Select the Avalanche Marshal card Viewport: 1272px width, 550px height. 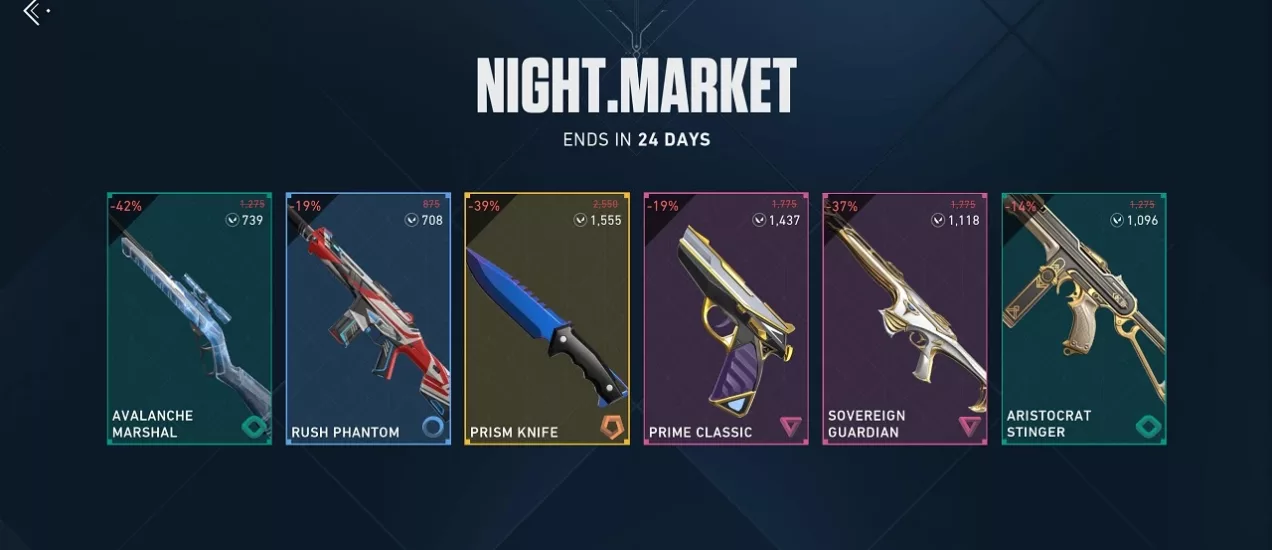[x=189, y=319]
